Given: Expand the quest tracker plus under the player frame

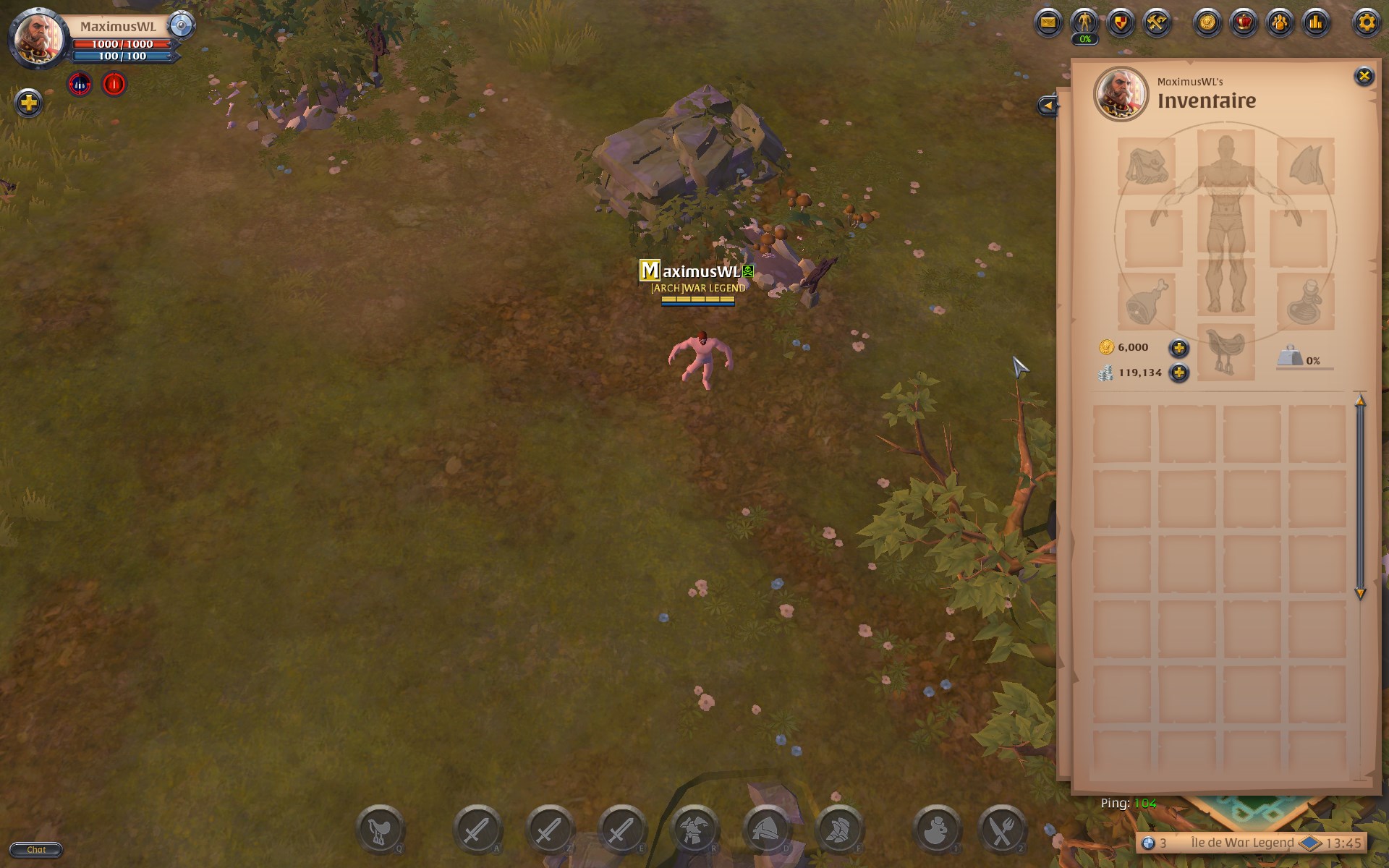Looking at the screenshot, I should (x=28, y=103).
